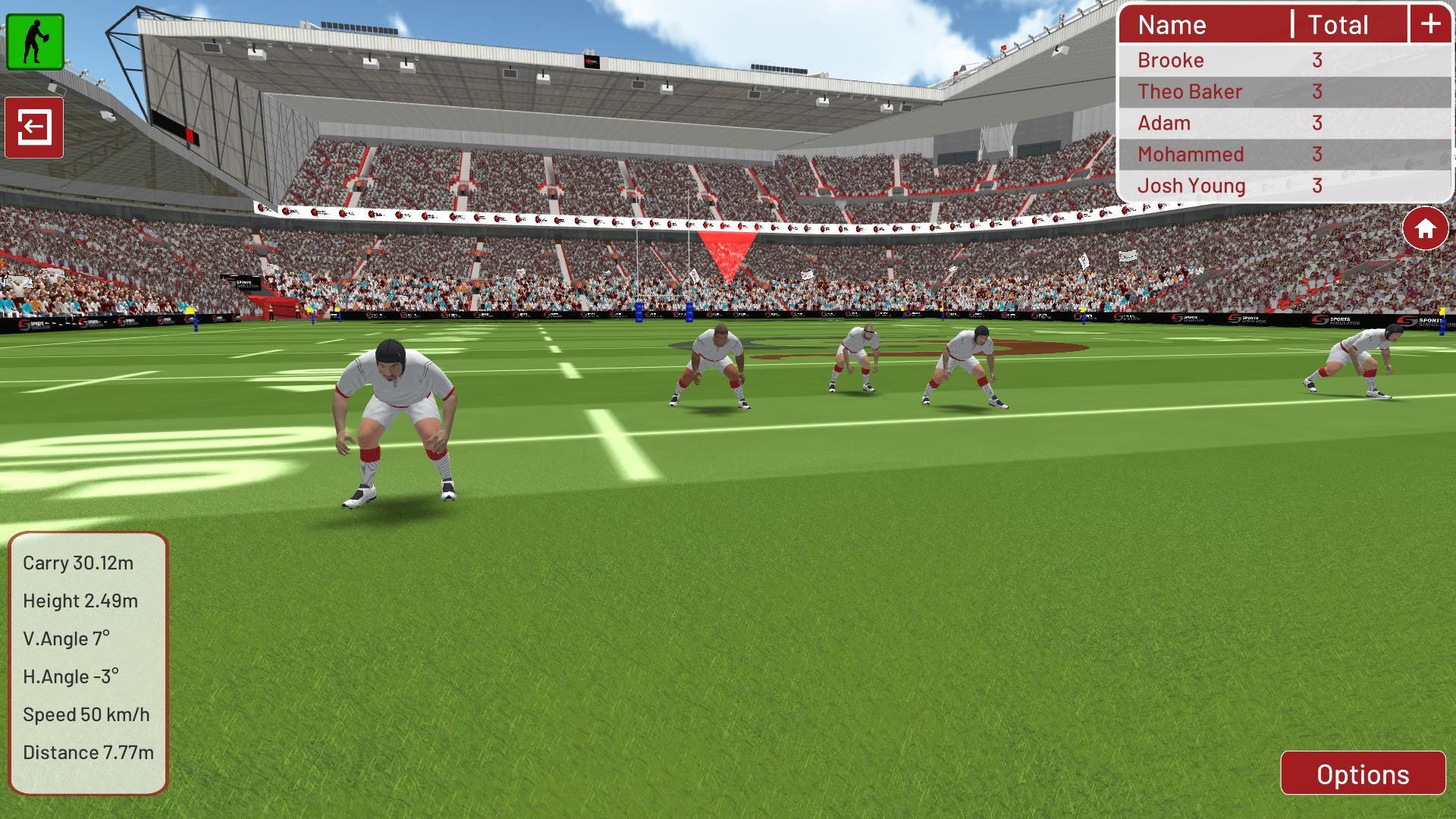Click the Speed 50 km/h stat

[x=86, y=714]
